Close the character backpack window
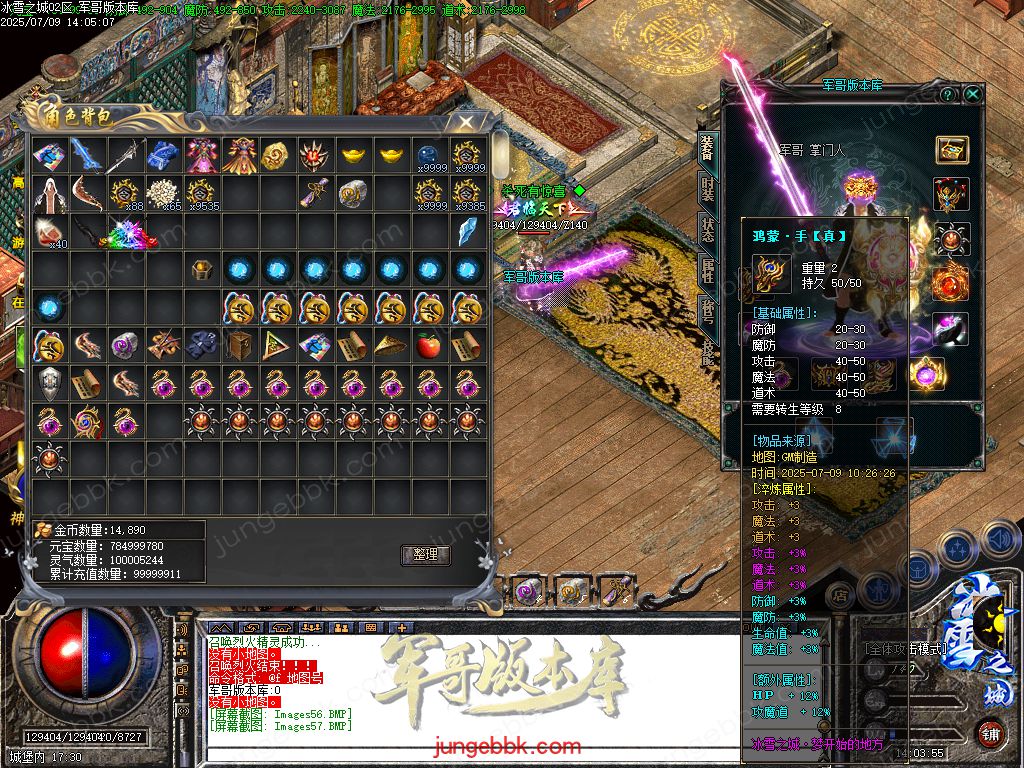Viewport: 1024px width, 768px height. pos(465,122)
